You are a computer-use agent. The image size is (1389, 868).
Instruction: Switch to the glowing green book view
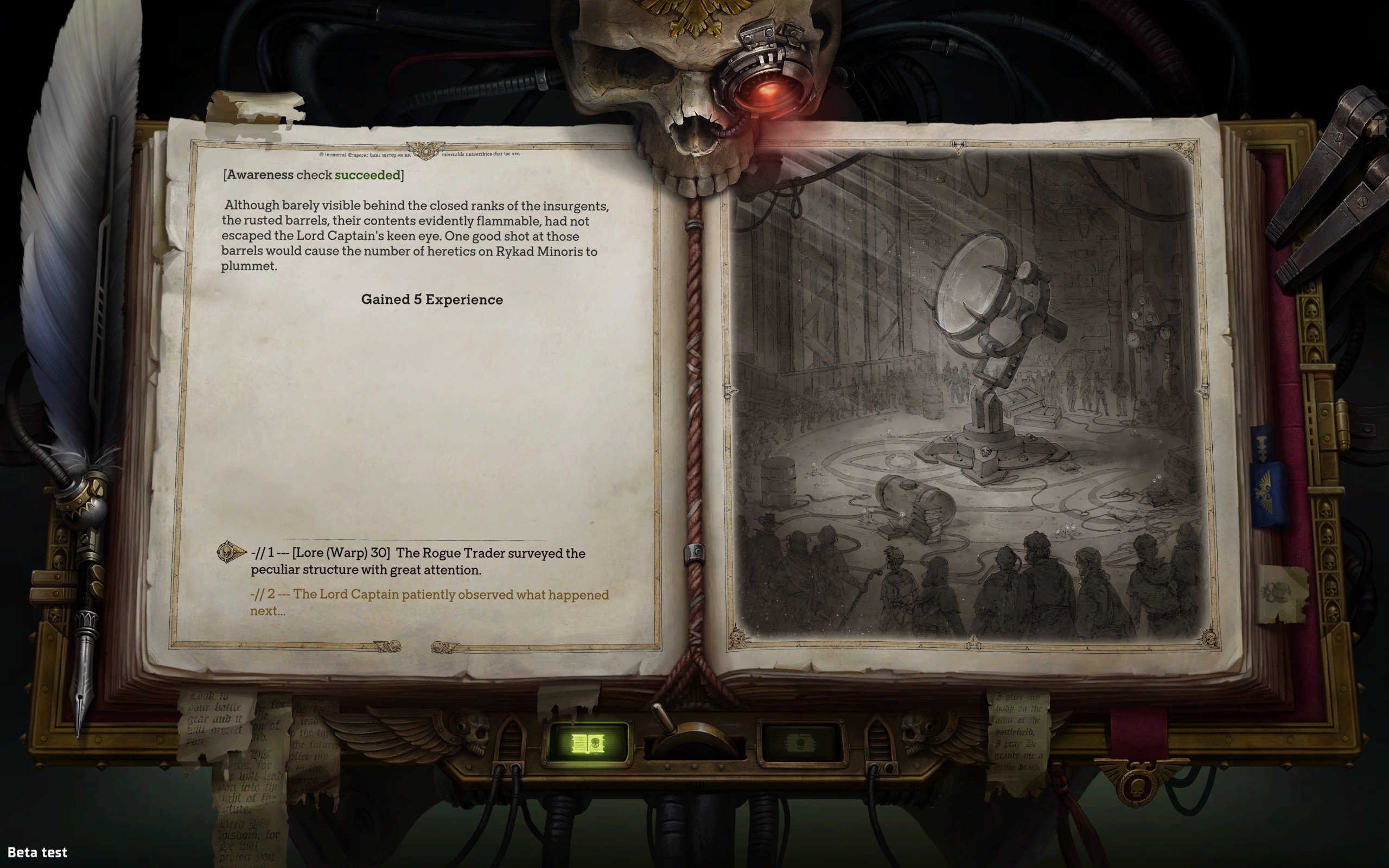[x=588, y=743]
